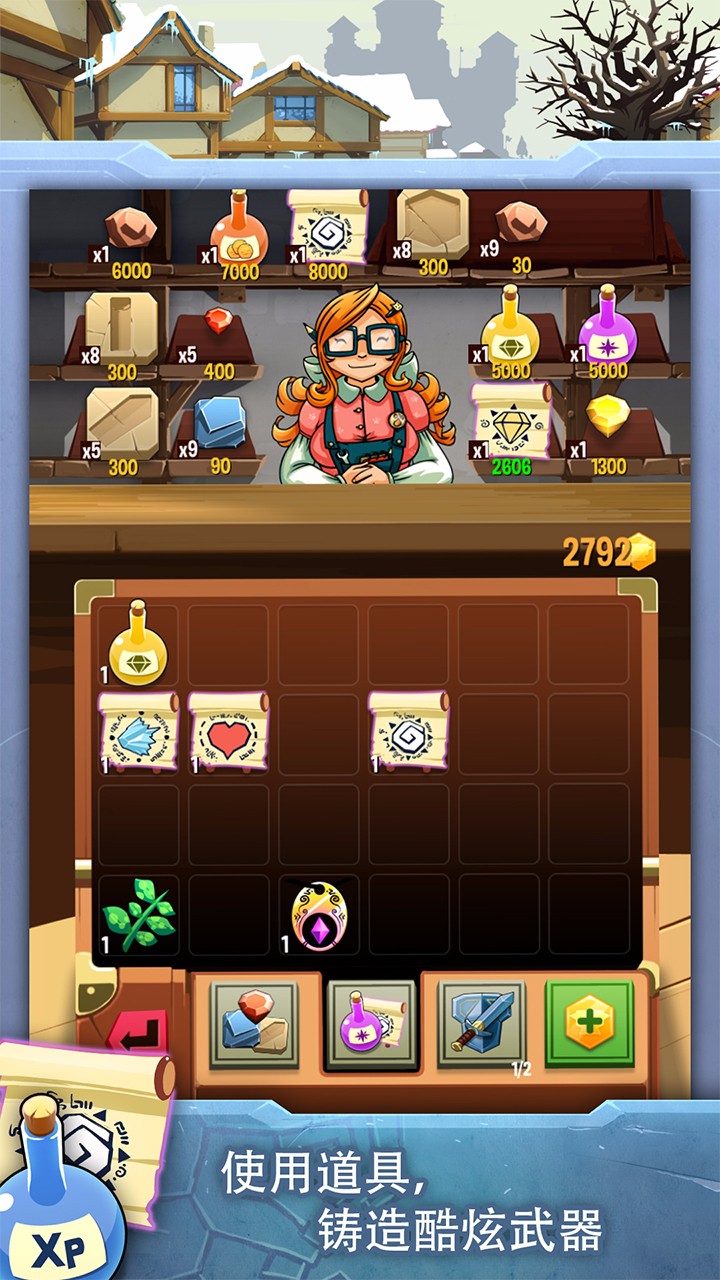The image size is (720, 1280).
Task: Pick the purple gem ring in inventory
Action: [x=318, y=914]
